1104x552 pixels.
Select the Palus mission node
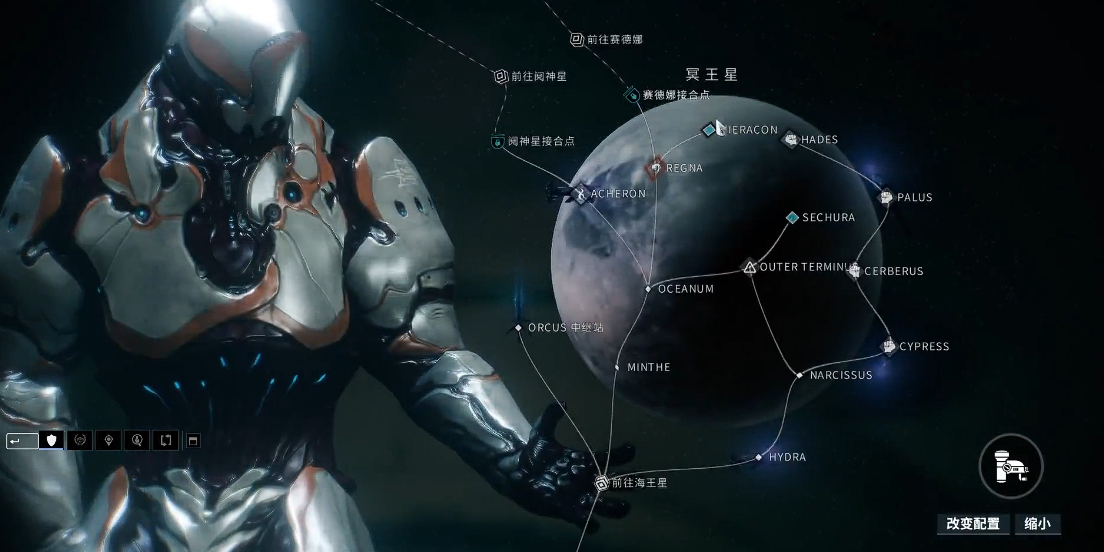point(885,197)
